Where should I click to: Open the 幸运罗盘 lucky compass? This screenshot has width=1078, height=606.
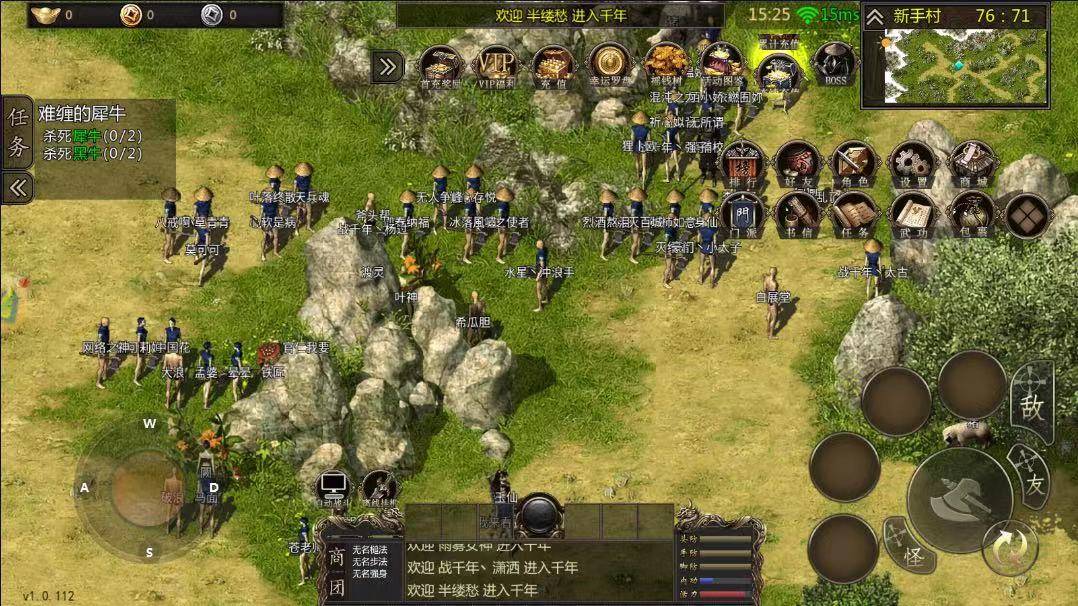(608, 66)
